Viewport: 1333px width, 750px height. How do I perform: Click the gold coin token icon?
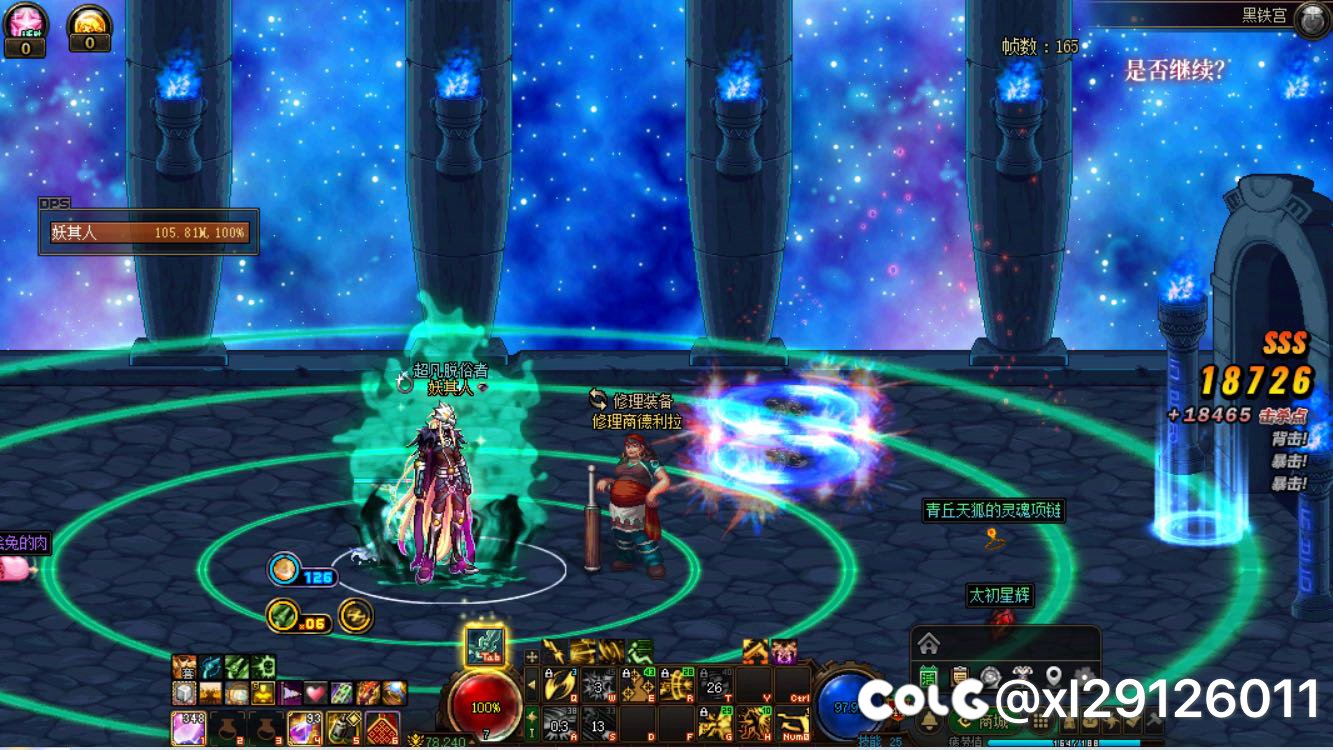pyautogui.click(x=89, y=20)
